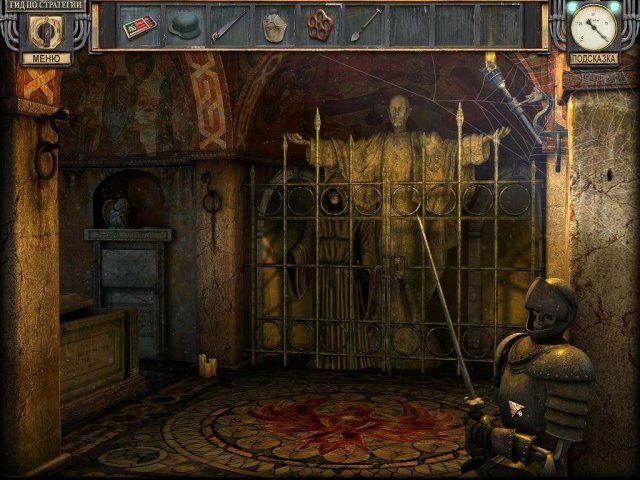Choose the canteen flask inventory item
The image size is (640, 480).
coord(274,26)
